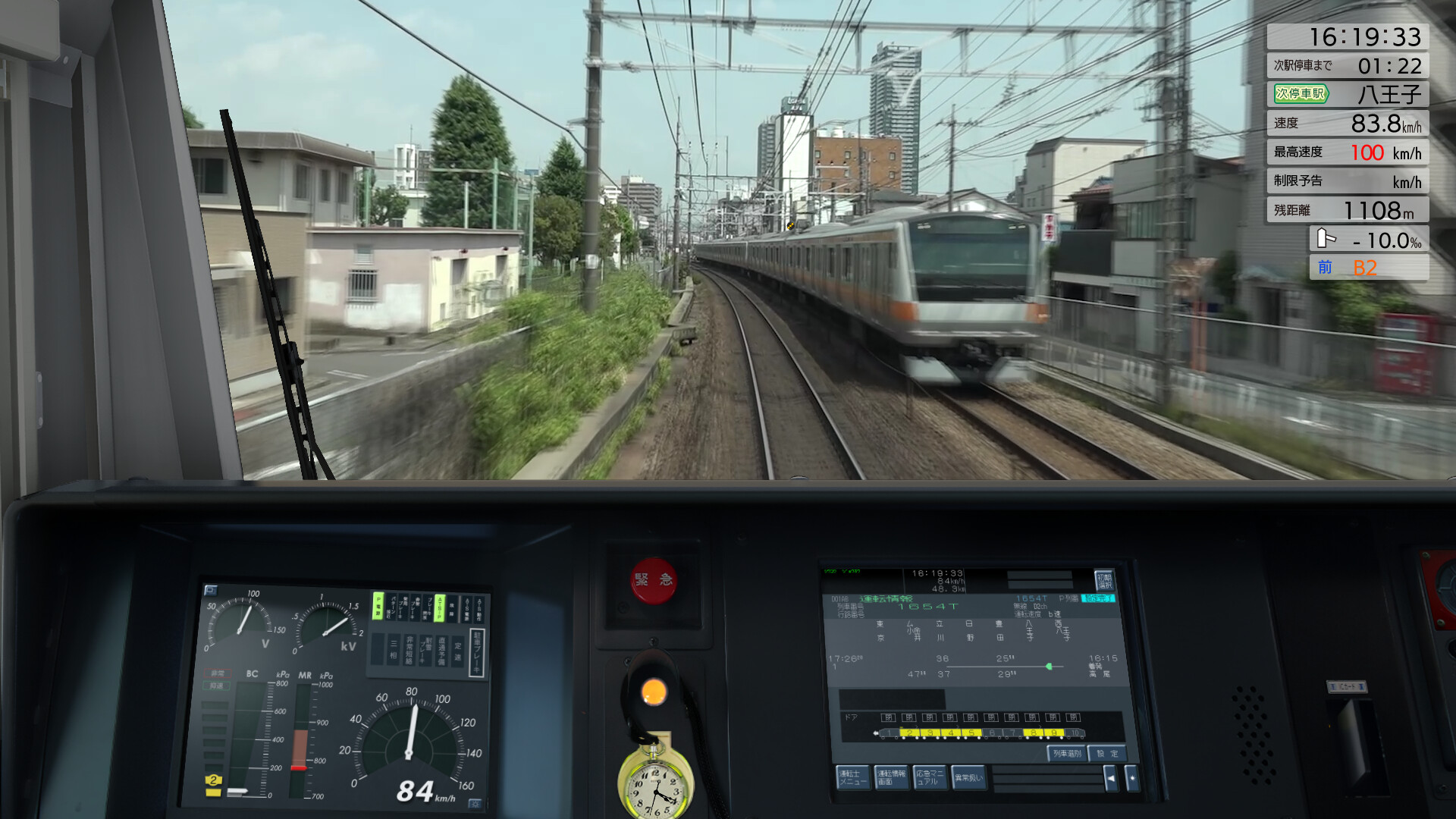Click the 駐車ブレーキ indicator on the left display
1456x819 pixels.
[476, 651]
